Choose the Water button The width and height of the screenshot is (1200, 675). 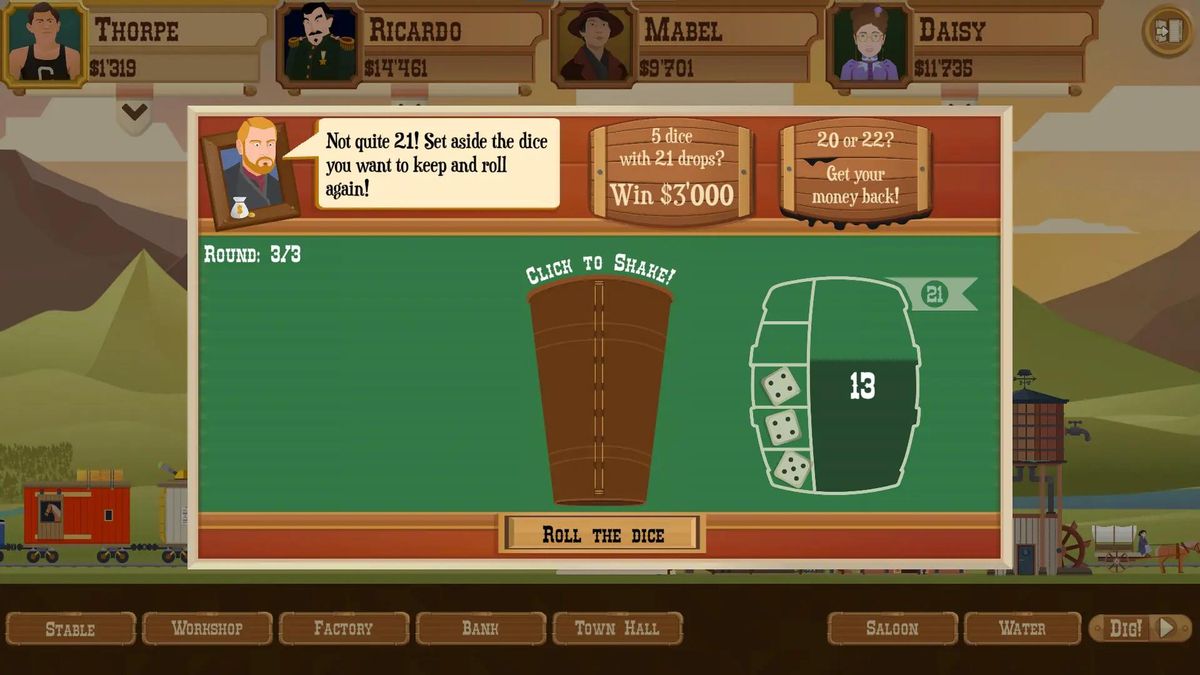(1022, 628)
